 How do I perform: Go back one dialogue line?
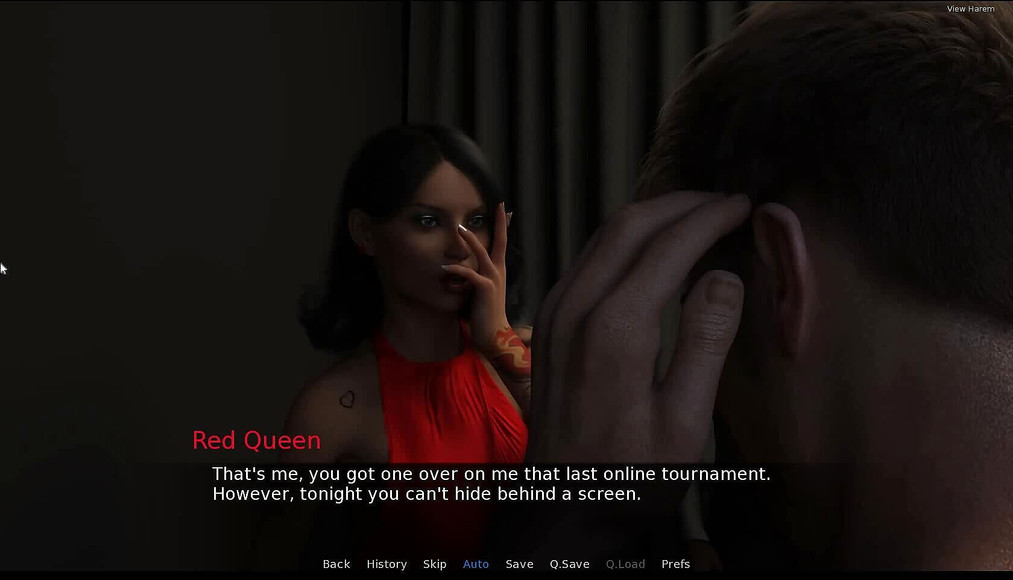point(336,564)
